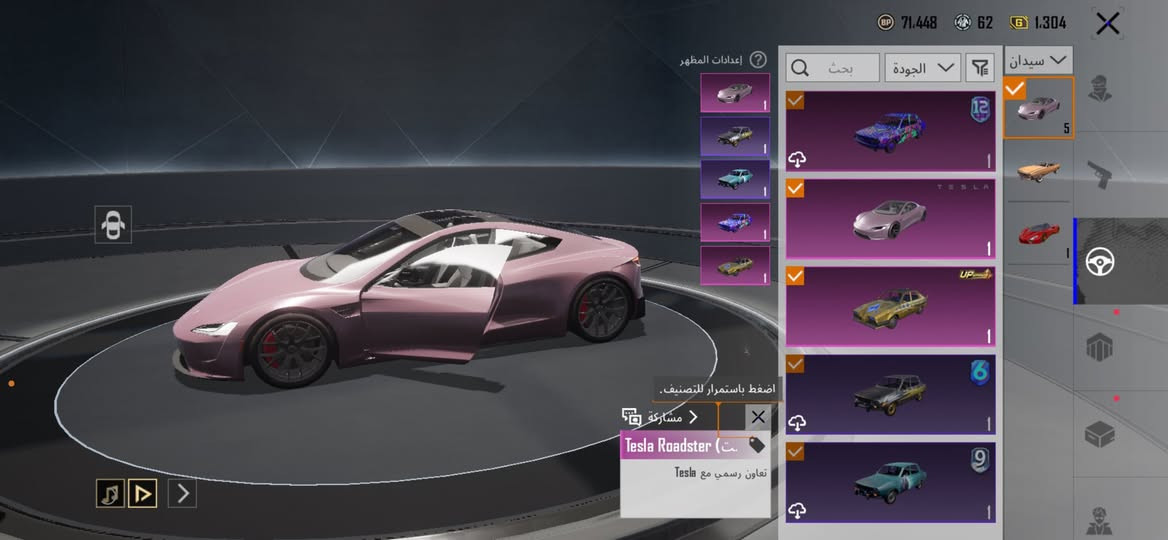Dismiss the Tesla Roadster info popup
Viewport: 1168px width, 540px height.
[758, 417]
